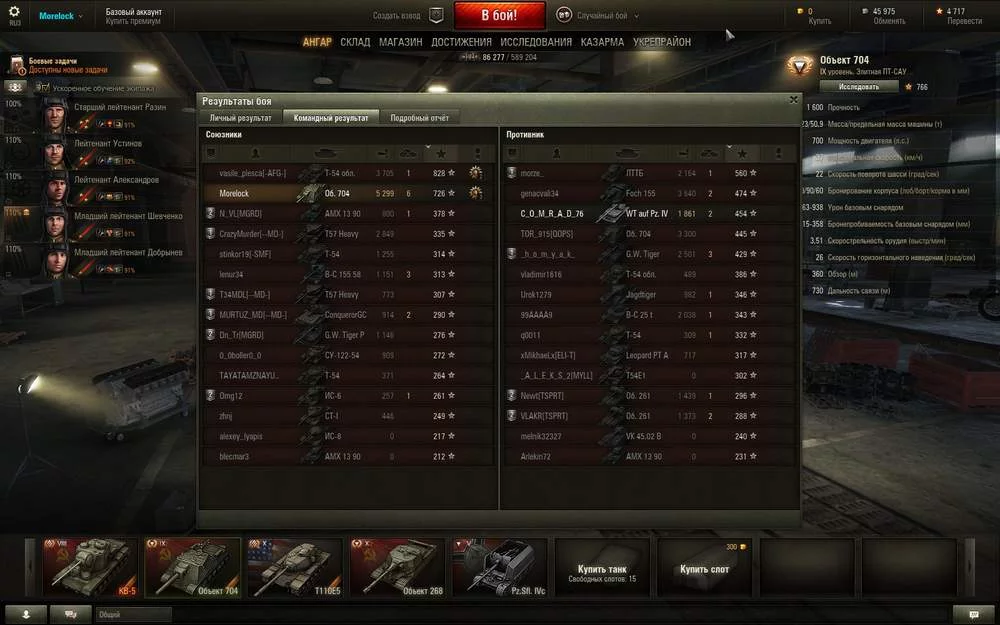Start the battle with the В бой! button
The image size is (1000, 625).
pyautogui.click(x=499, y=15)
